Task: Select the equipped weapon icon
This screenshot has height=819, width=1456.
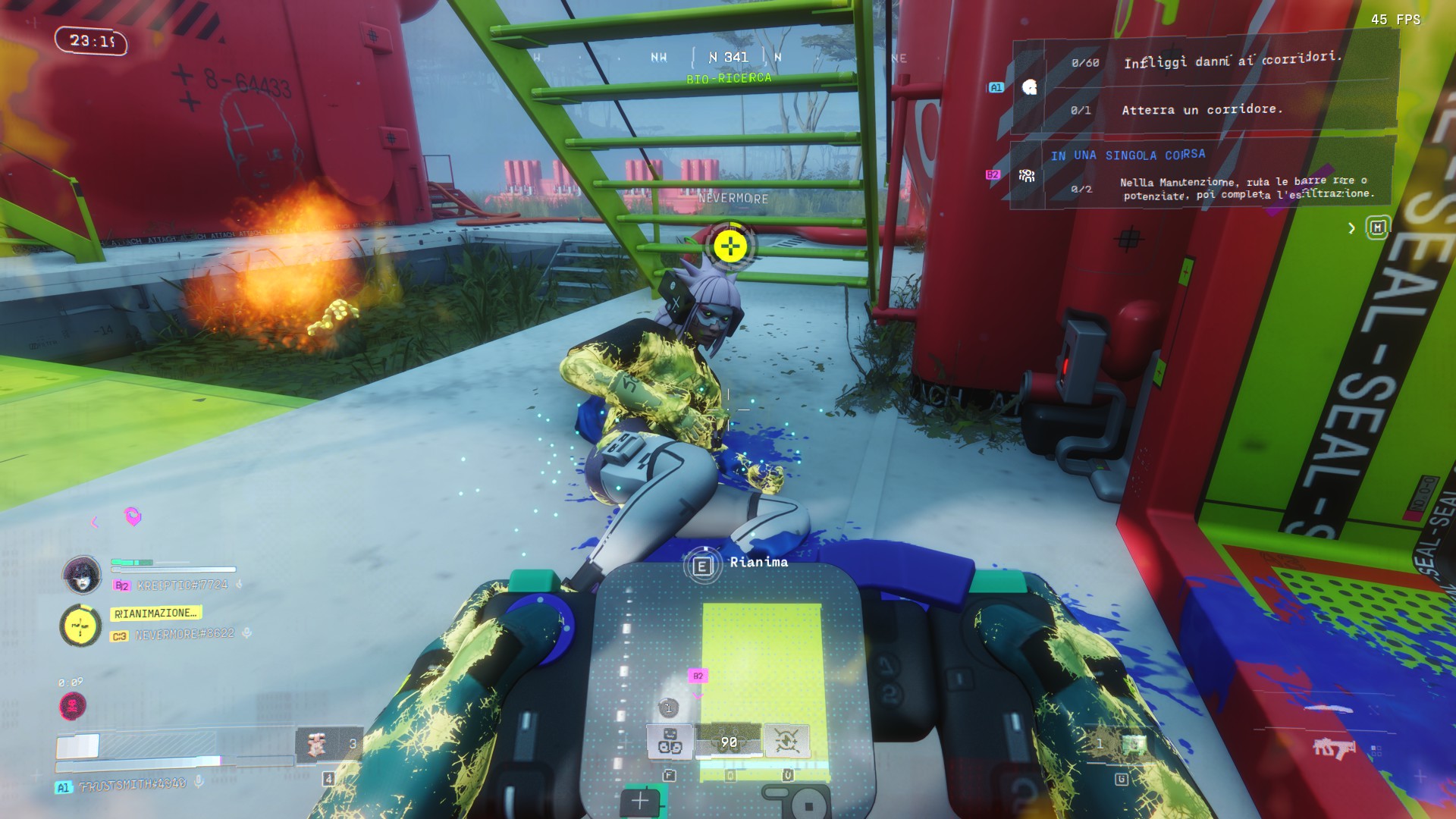Action: pyautogui.click(x=1333, y=748)
